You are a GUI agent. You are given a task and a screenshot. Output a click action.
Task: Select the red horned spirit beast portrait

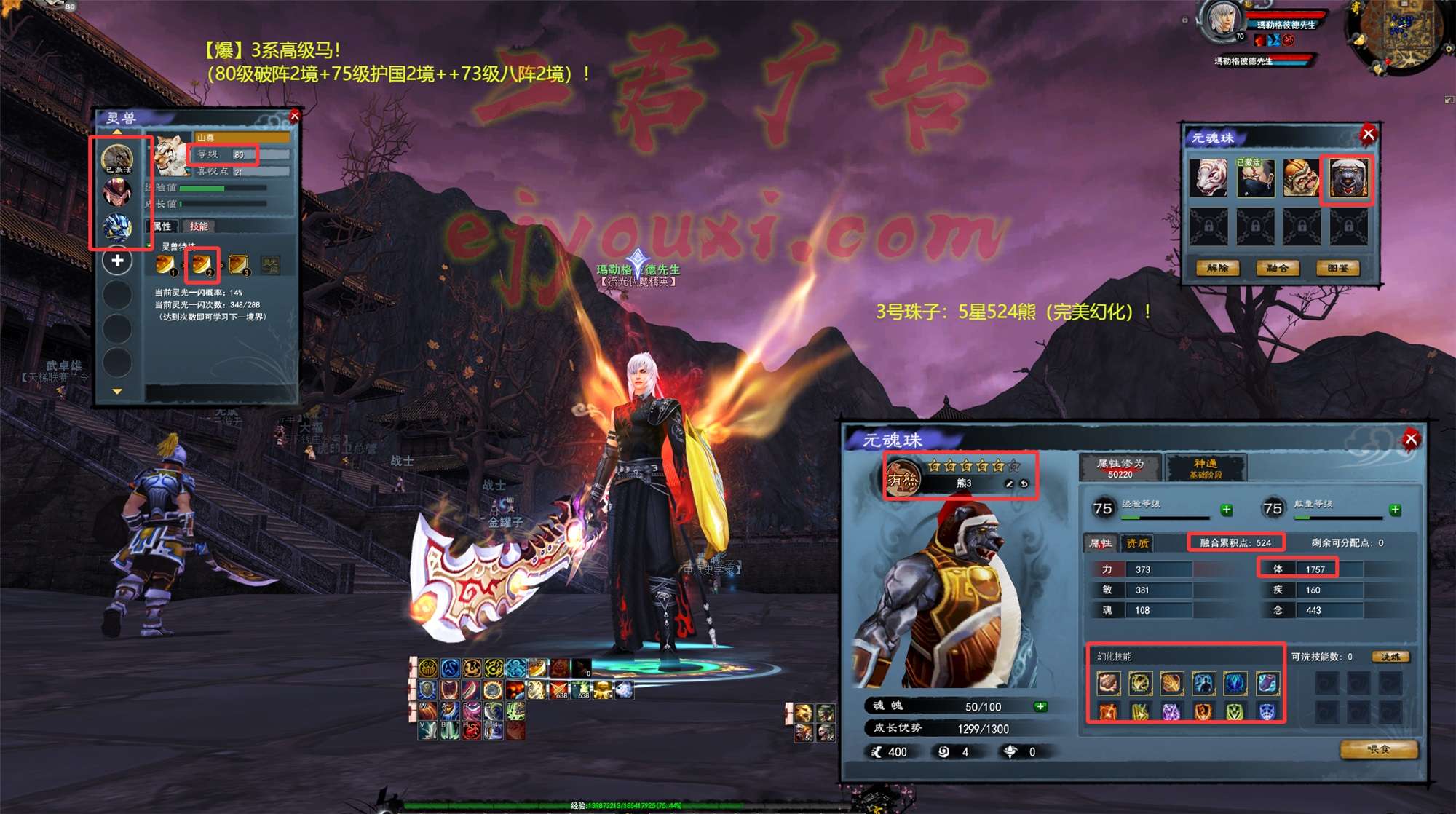click(117, 193)
